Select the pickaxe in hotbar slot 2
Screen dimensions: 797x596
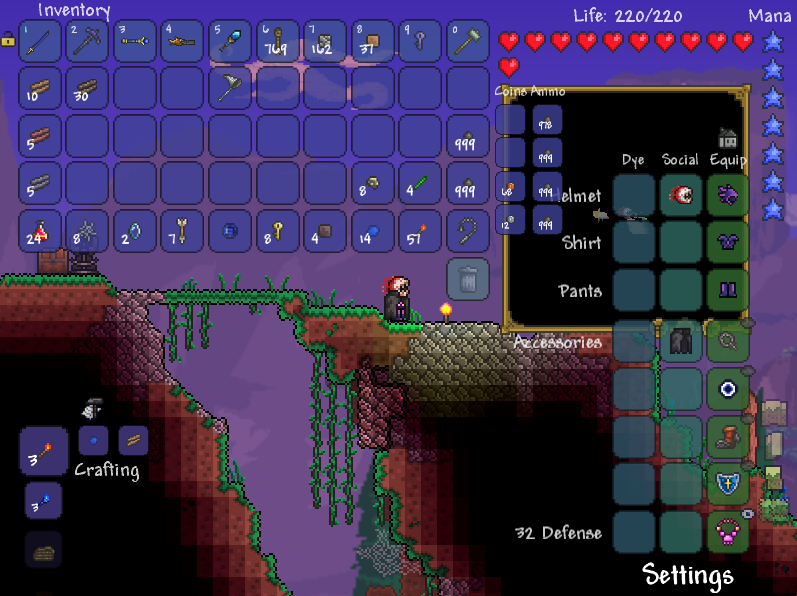point(88,42)
